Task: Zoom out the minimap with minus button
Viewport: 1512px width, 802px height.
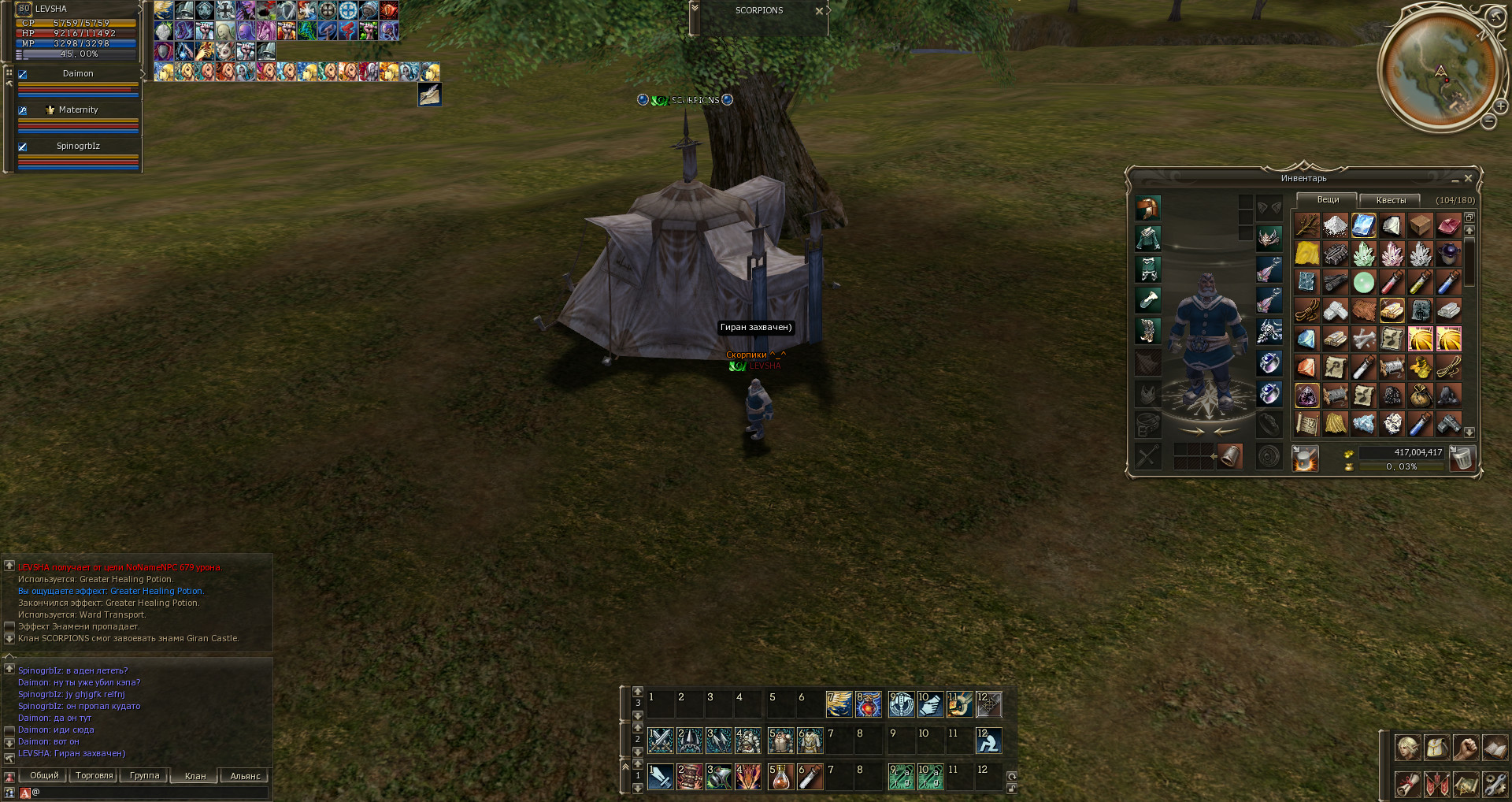Action: (1488, 121)
